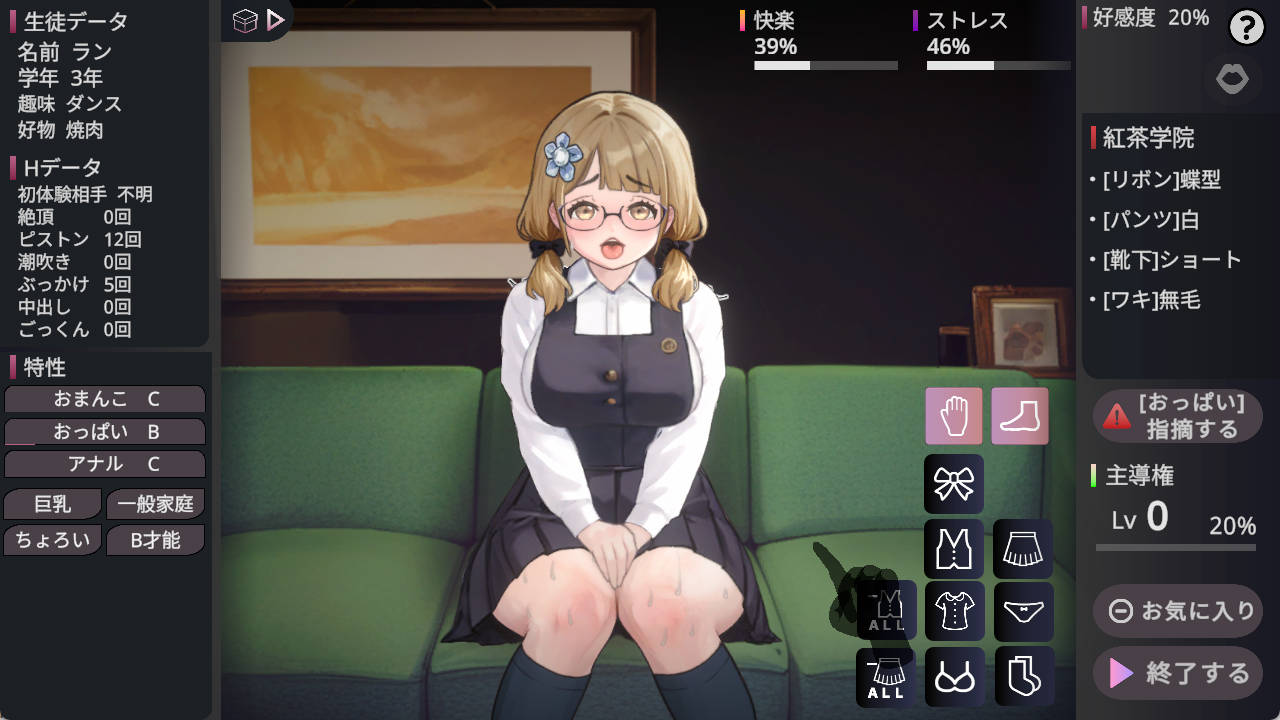The height and width of the screenshot is (720, 1280).
Task: Add to favorites with お気に入り button
Action: 1178,610
